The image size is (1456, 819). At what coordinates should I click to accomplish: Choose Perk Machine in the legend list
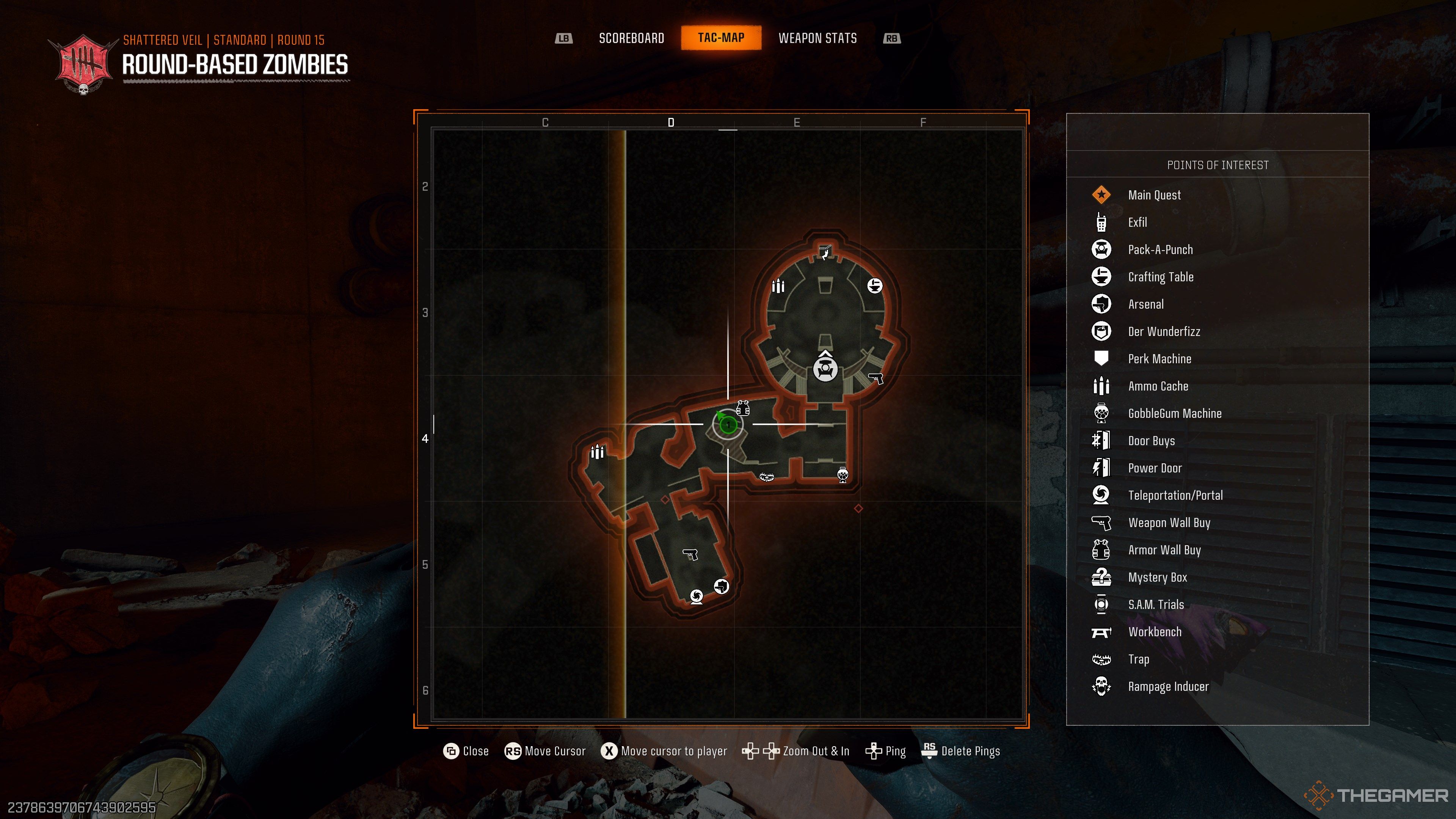[x=1159, y=359]
